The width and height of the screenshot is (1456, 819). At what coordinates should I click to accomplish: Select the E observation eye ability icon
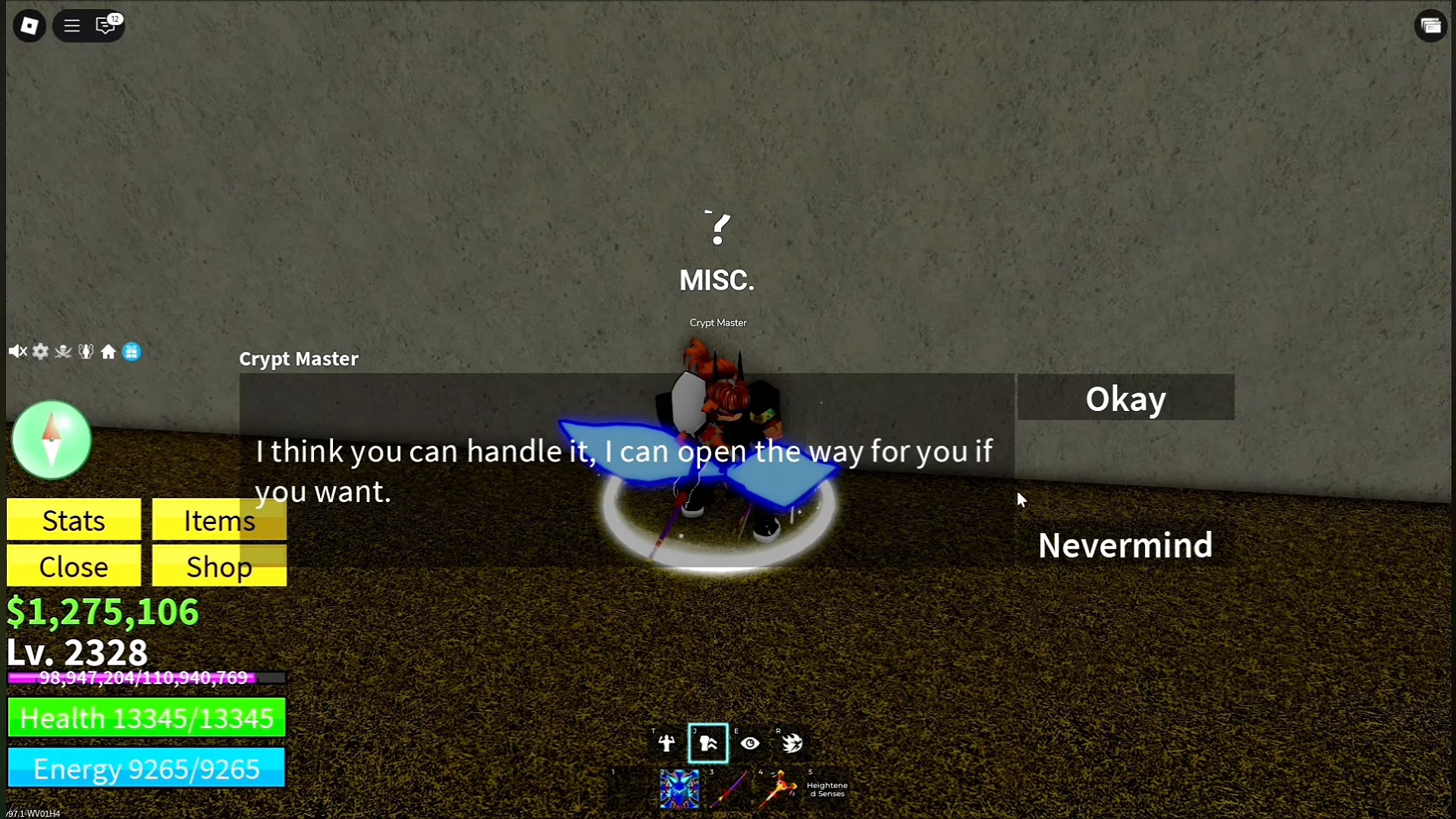coord(749,743)
